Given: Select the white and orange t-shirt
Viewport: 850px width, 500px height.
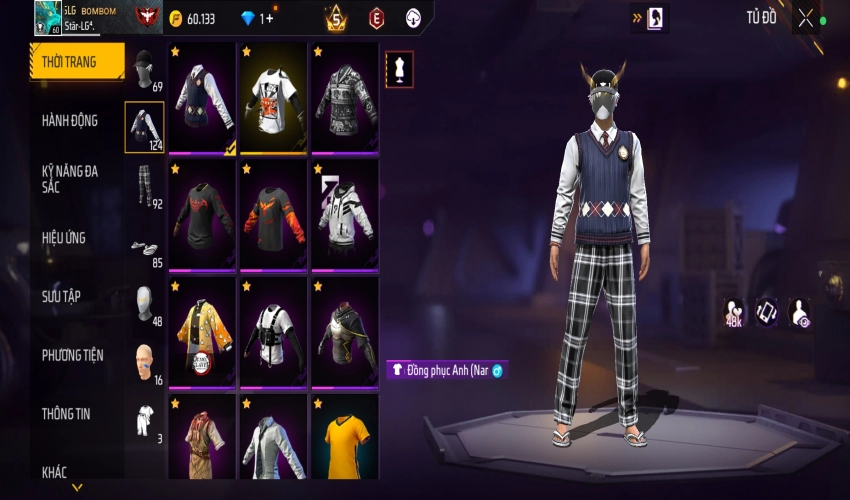Looking at the screenshot, I should coord(274,98).
